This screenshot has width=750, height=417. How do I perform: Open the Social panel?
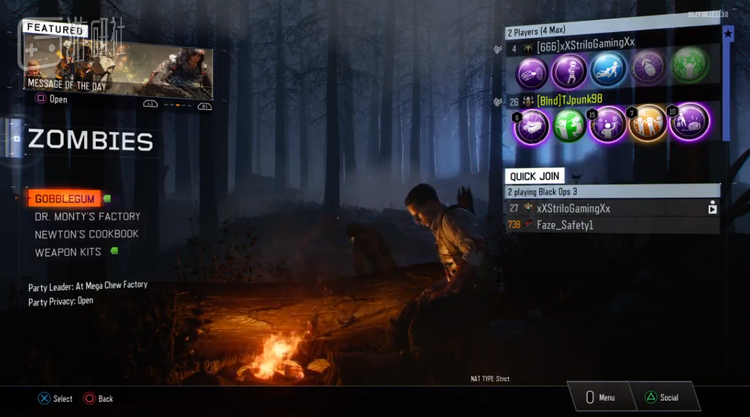[661, 397]
